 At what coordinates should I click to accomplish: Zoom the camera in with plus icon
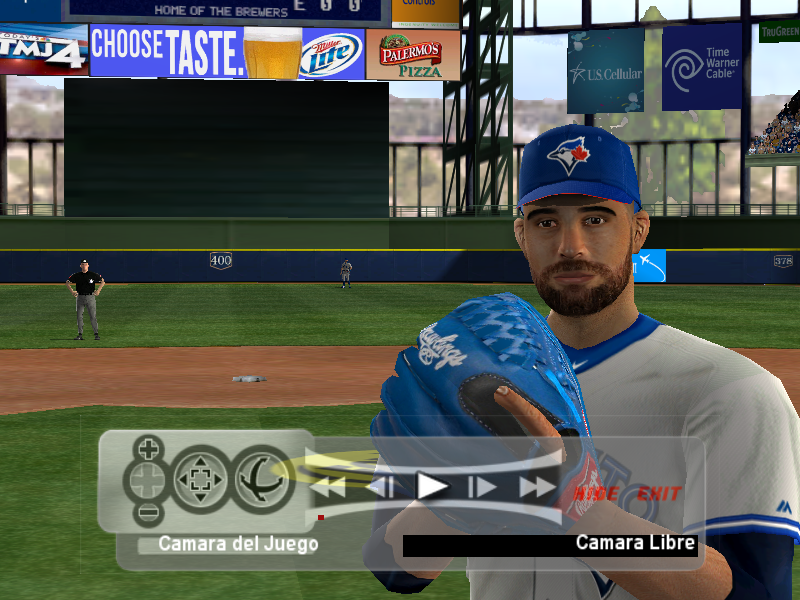[x=149, y=447]
